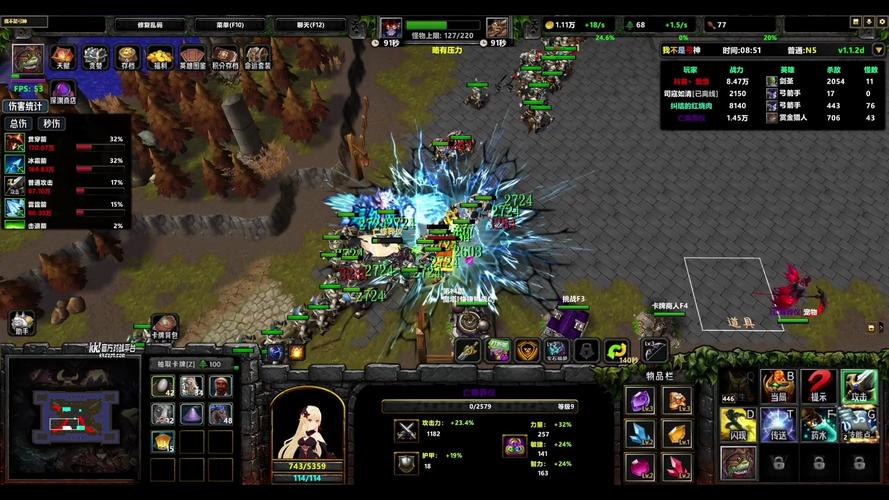889x500 pixels.
Task: Switch to the 总伤 damage tab
Action: click(x=18, y=124)
